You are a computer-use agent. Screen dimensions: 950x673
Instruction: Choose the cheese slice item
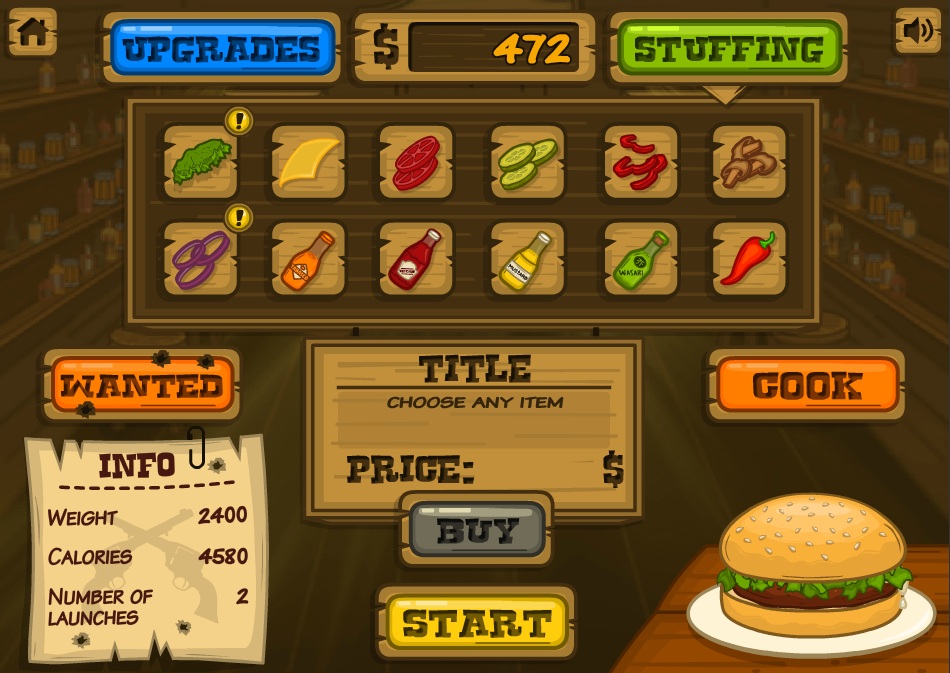pyautogui.click(x=309, y=161)
